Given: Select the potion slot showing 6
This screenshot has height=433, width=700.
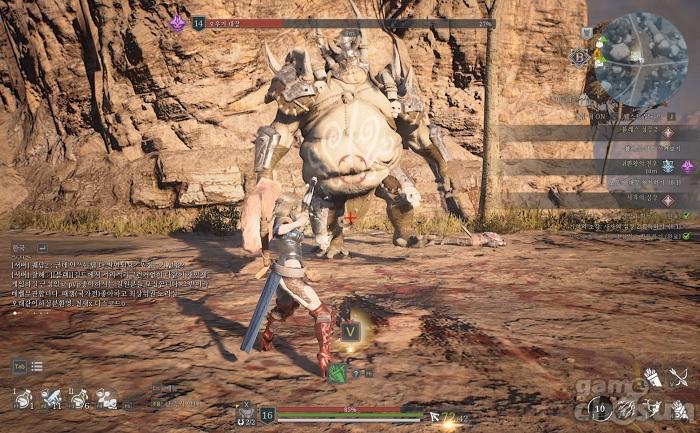Looking at the screenshot, I should pos(78,399).
